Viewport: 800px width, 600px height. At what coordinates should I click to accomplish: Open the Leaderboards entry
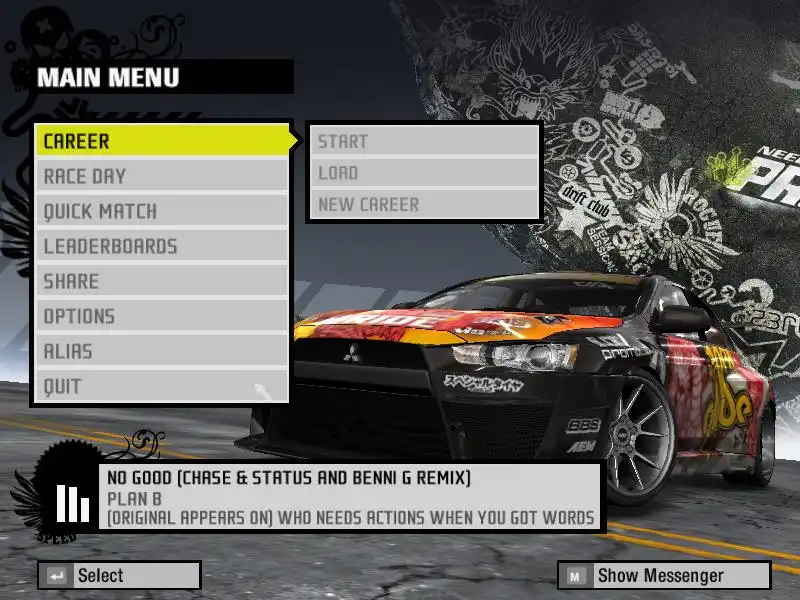tap(162, 246)
